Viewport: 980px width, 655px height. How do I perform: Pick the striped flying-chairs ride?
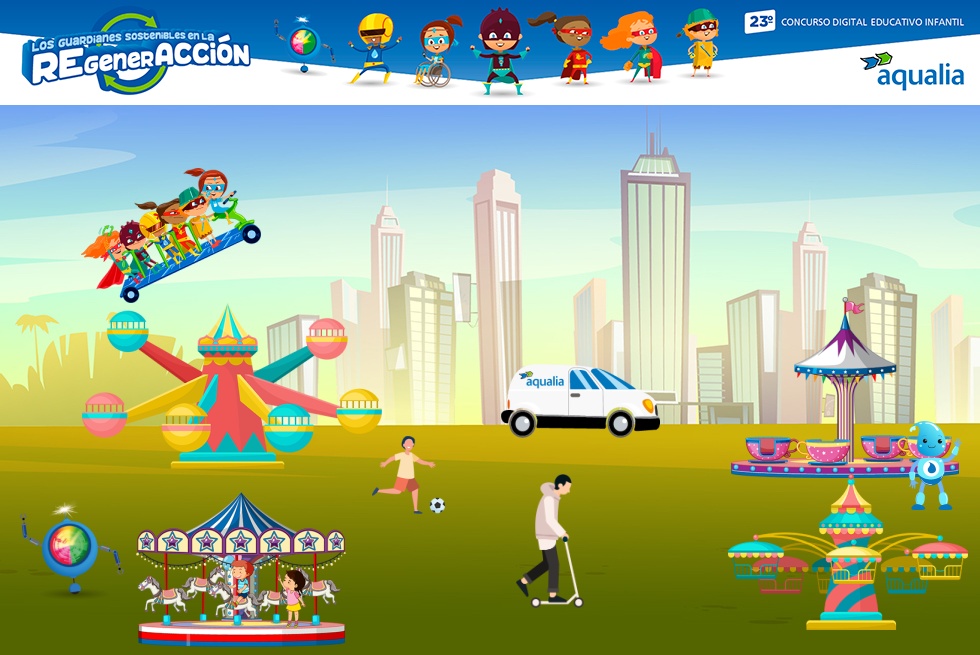(849, 560)
